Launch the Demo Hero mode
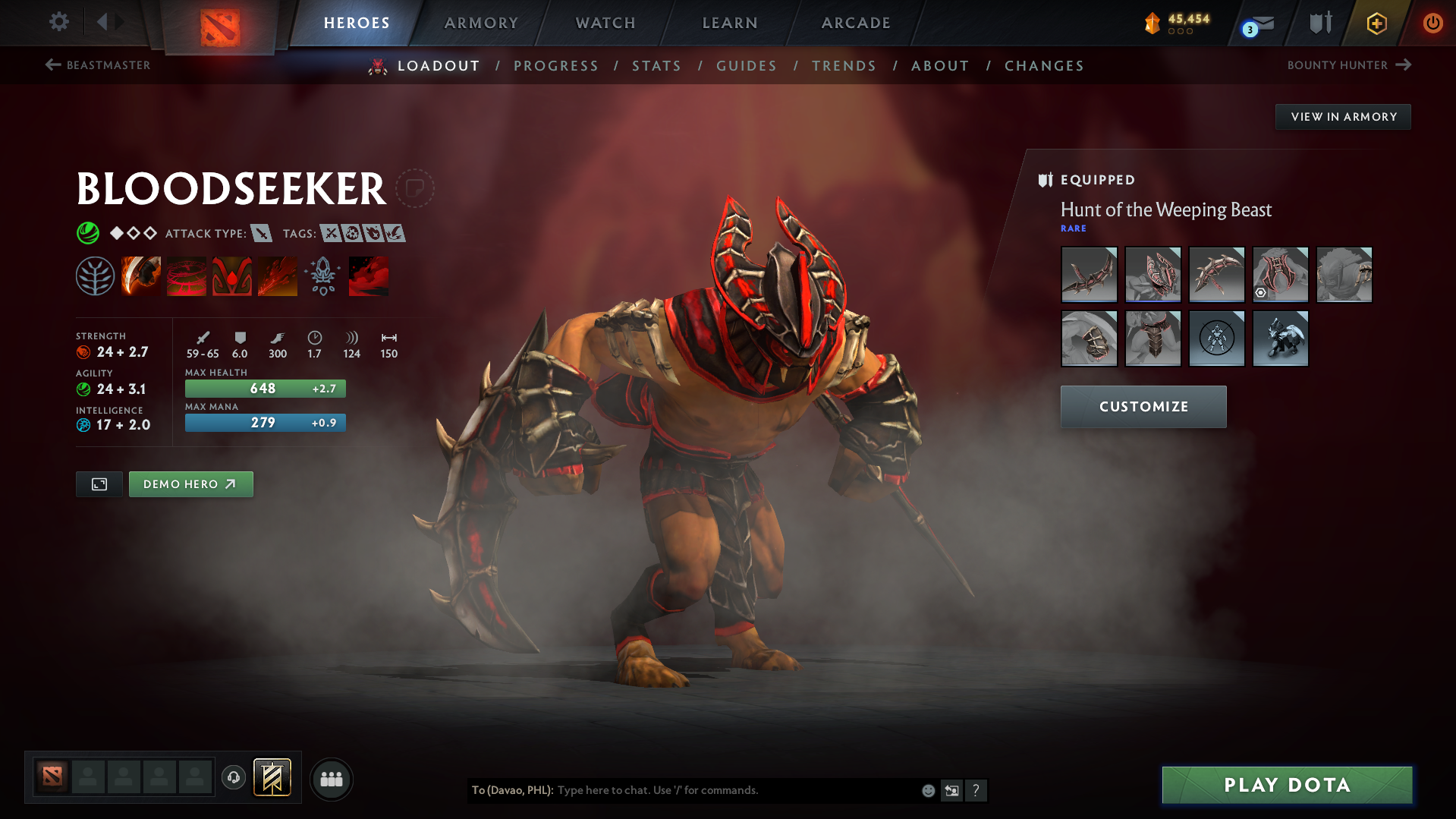1456x819 pixels. click(x=190, y=484)
